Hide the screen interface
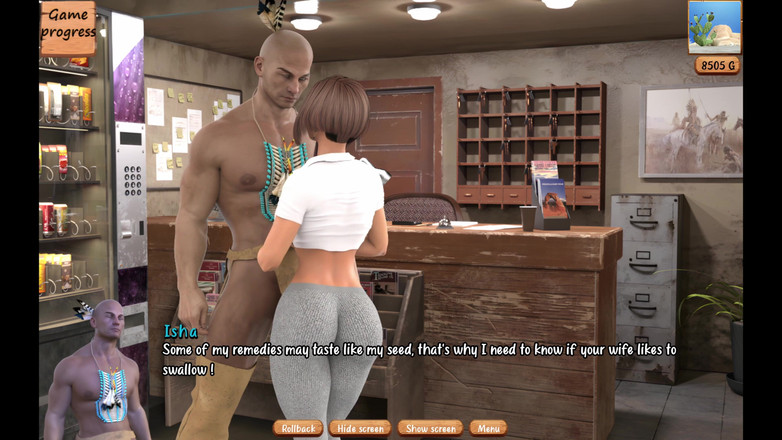This screenshot has width=782, height=440. click(360, 428)
